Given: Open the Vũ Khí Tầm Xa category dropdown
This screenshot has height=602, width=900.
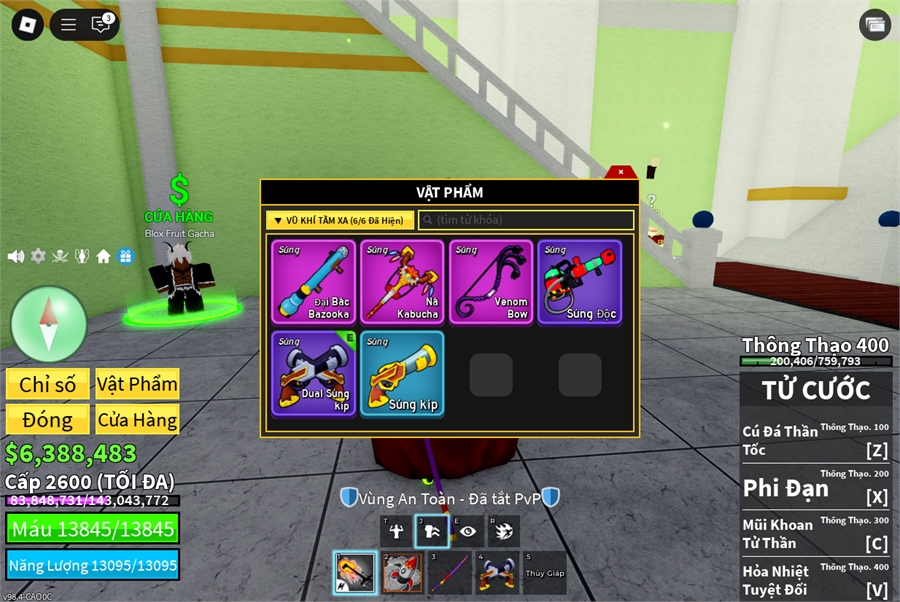Looking at the screenshot, I should [340, 220].
